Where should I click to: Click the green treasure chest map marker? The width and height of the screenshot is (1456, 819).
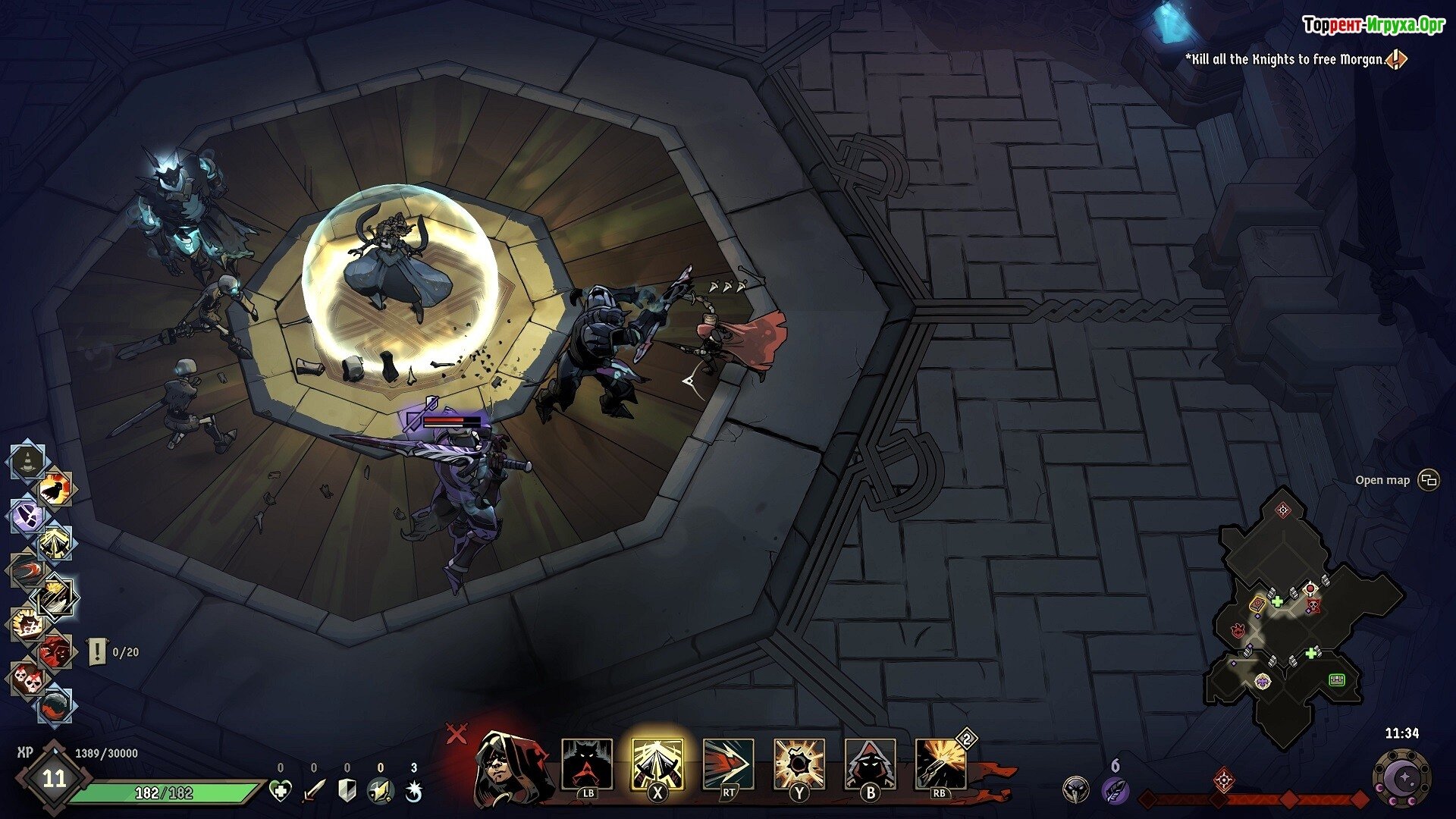point(1336,679)
